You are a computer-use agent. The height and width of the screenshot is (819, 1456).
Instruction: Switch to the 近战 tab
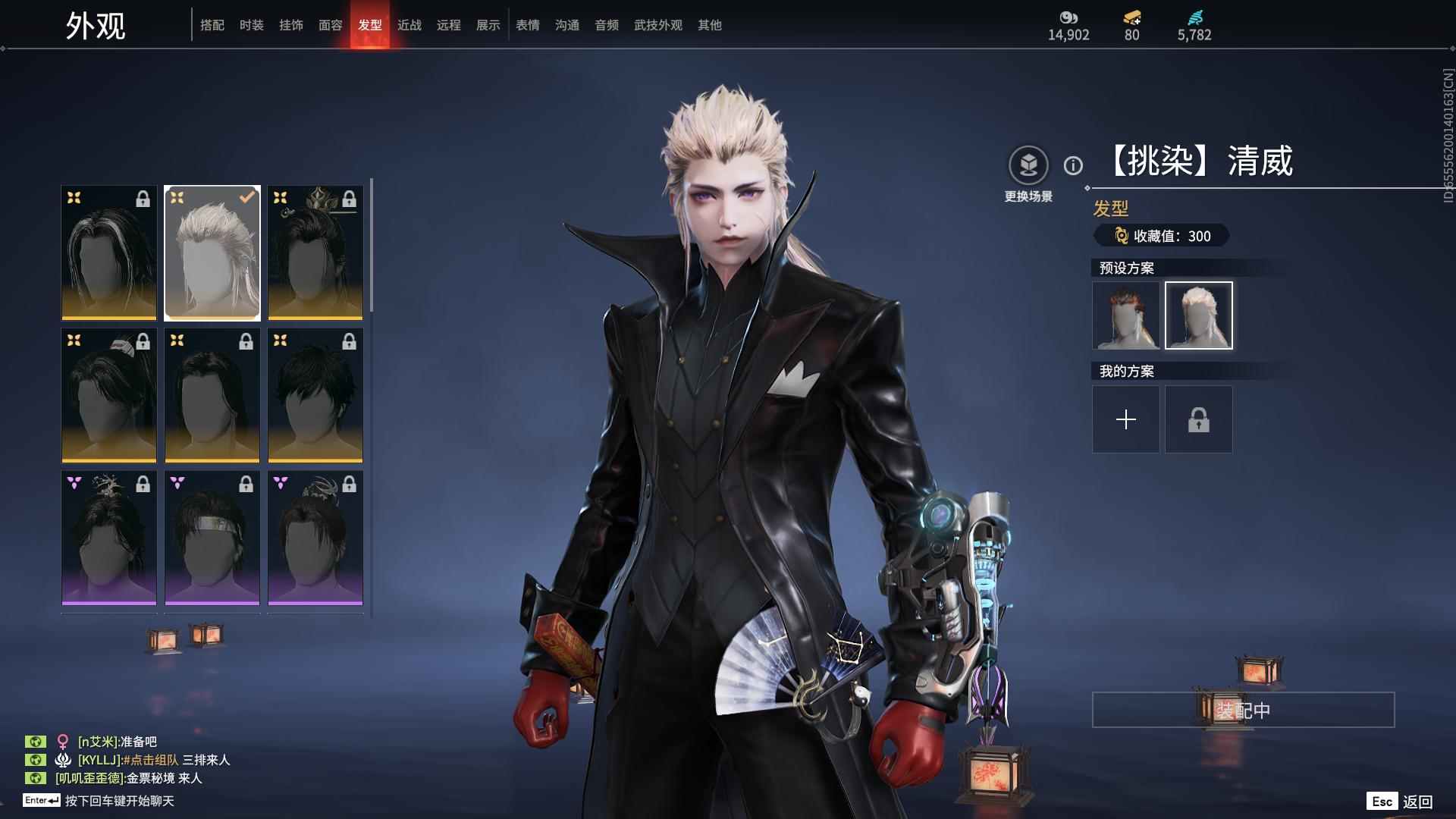pos(409,25)
